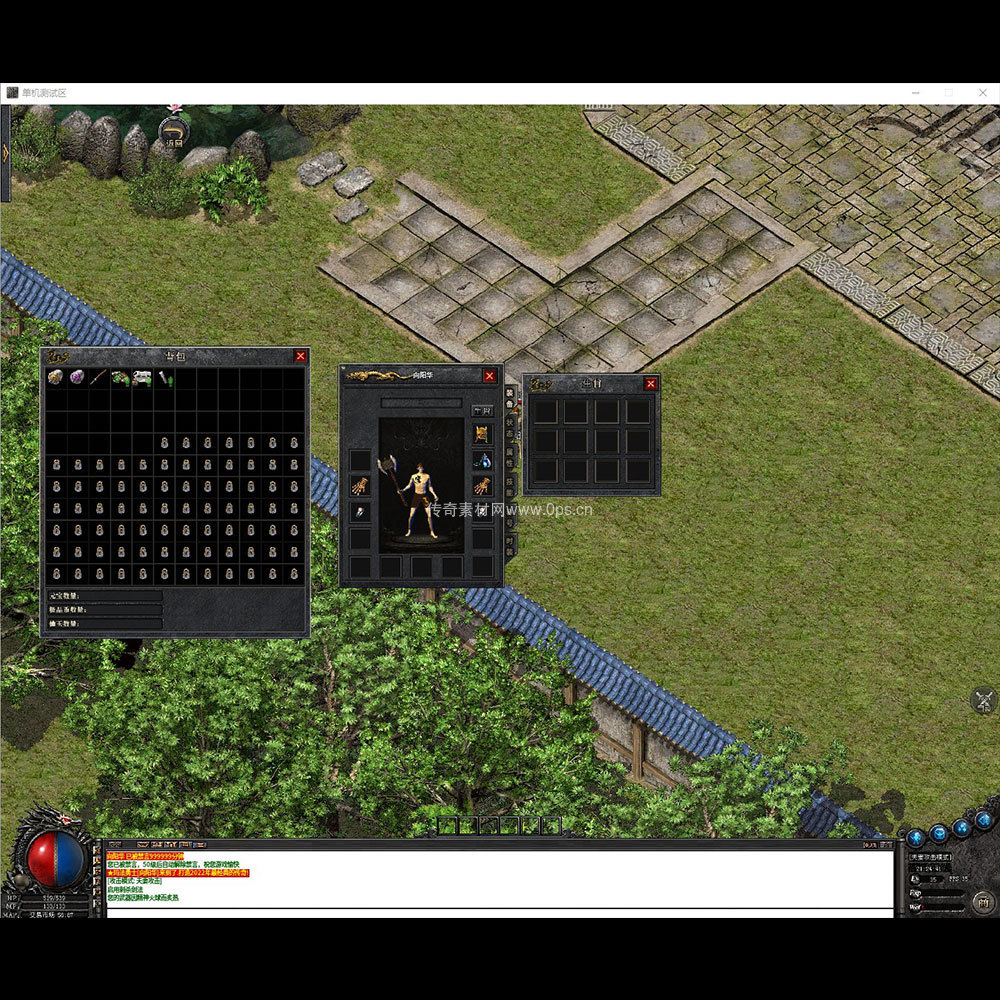Switch to the 状态 status tab
Screen dimensions: 1000x1000
[x=509, y=426]
